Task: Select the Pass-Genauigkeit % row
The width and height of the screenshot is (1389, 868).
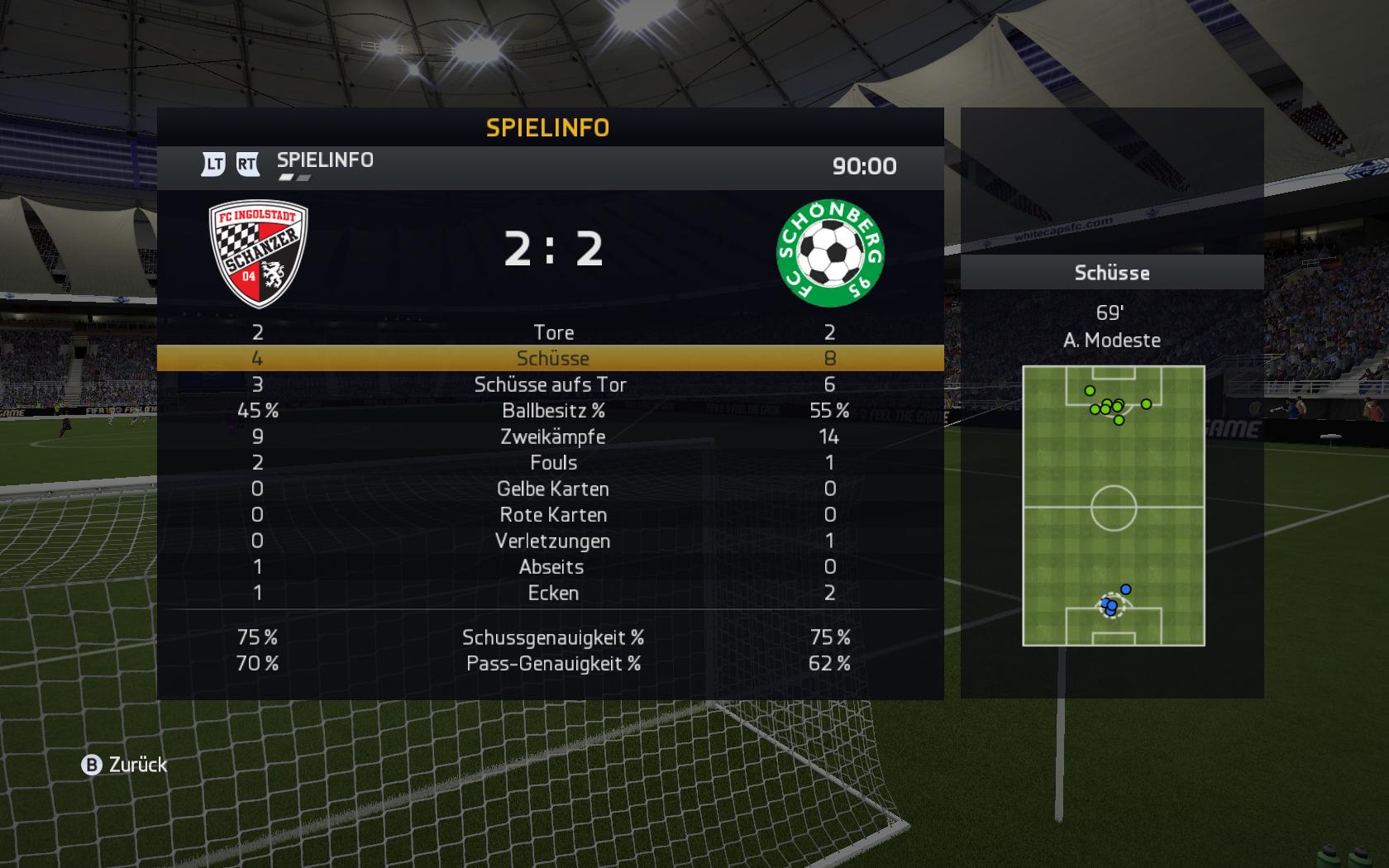Action: tap(552, 663)
